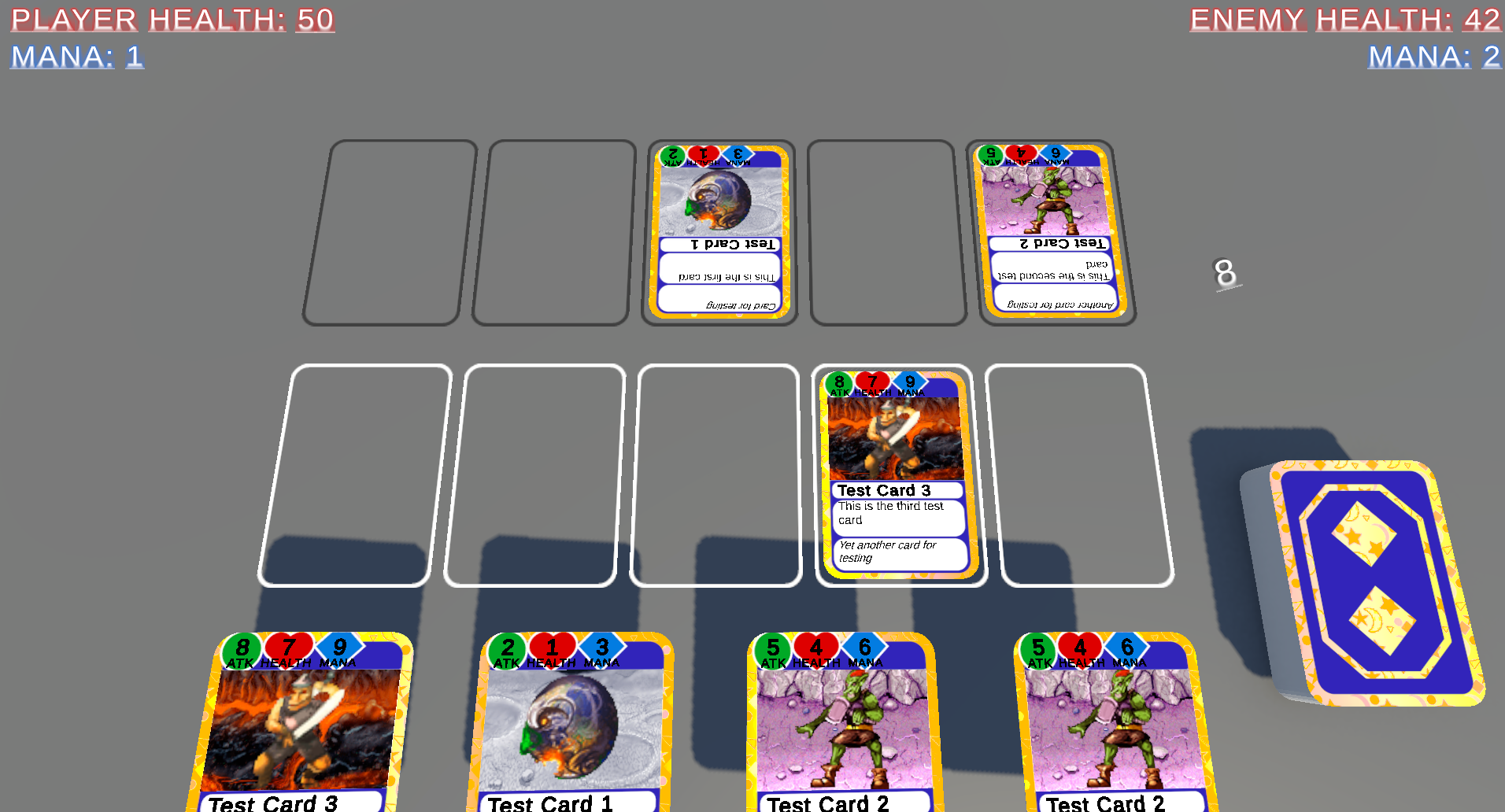Image resolution: width=1505 pixels, height=812 pixels.
Task: Click the mana diamond showing 9 on played Test Card 3
Action: (x=909, y=382)
